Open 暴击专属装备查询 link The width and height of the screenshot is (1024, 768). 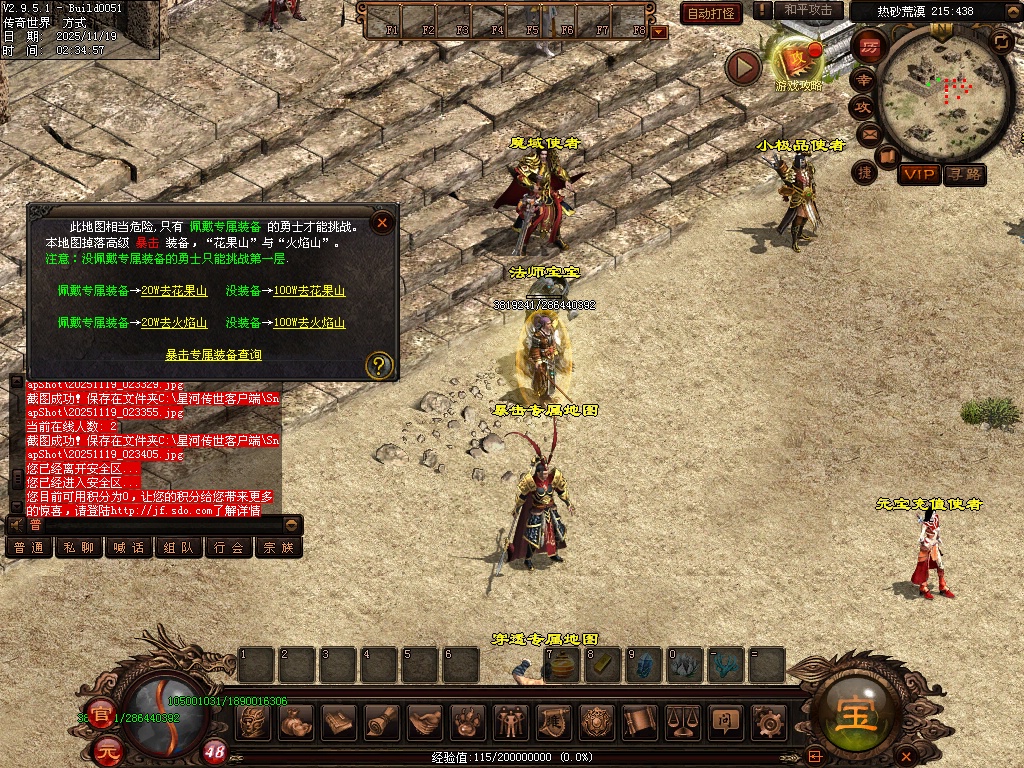click(x=213, y=355)
